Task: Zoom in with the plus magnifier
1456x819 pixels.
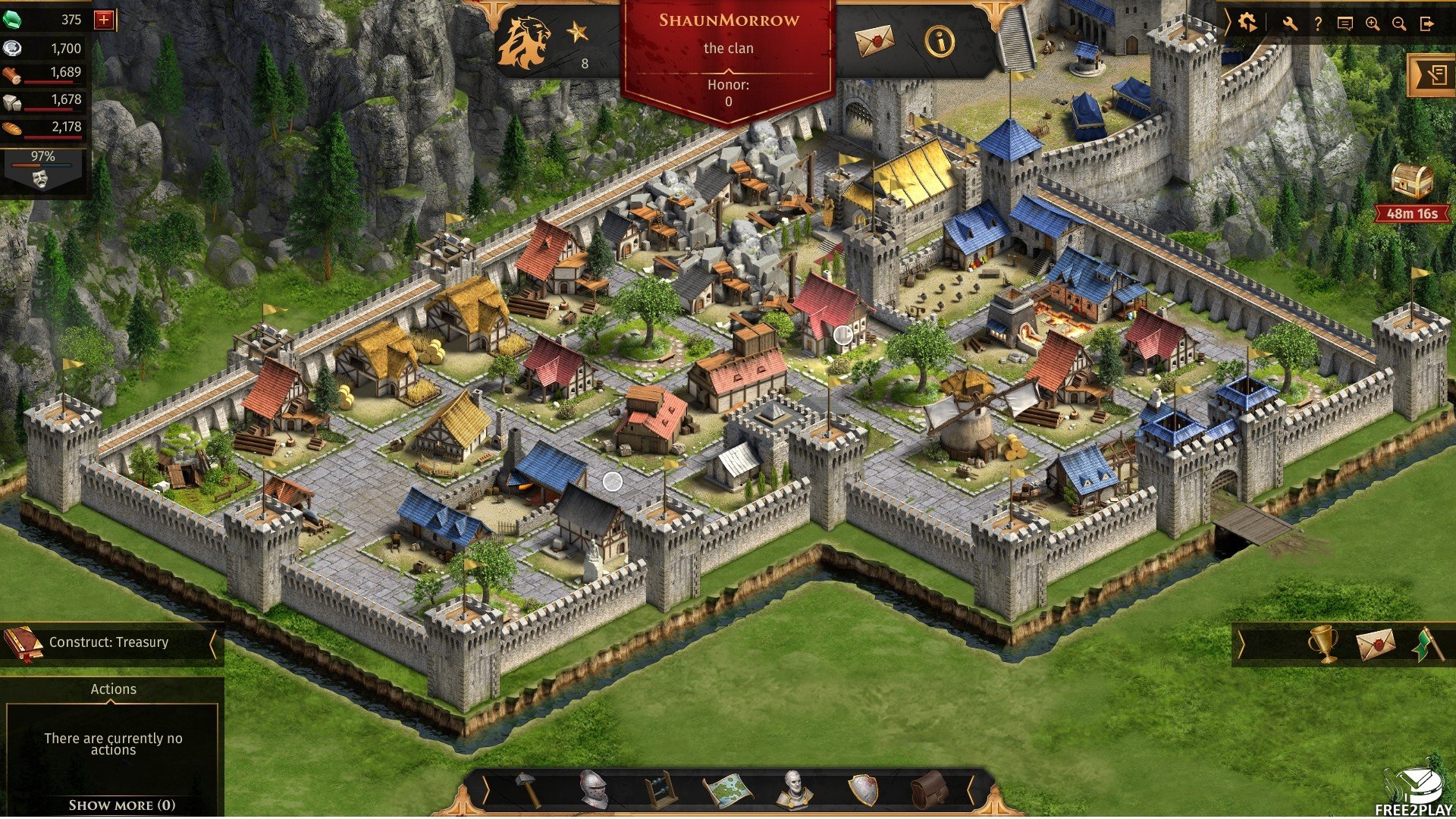Action: tap(1372, 24)
